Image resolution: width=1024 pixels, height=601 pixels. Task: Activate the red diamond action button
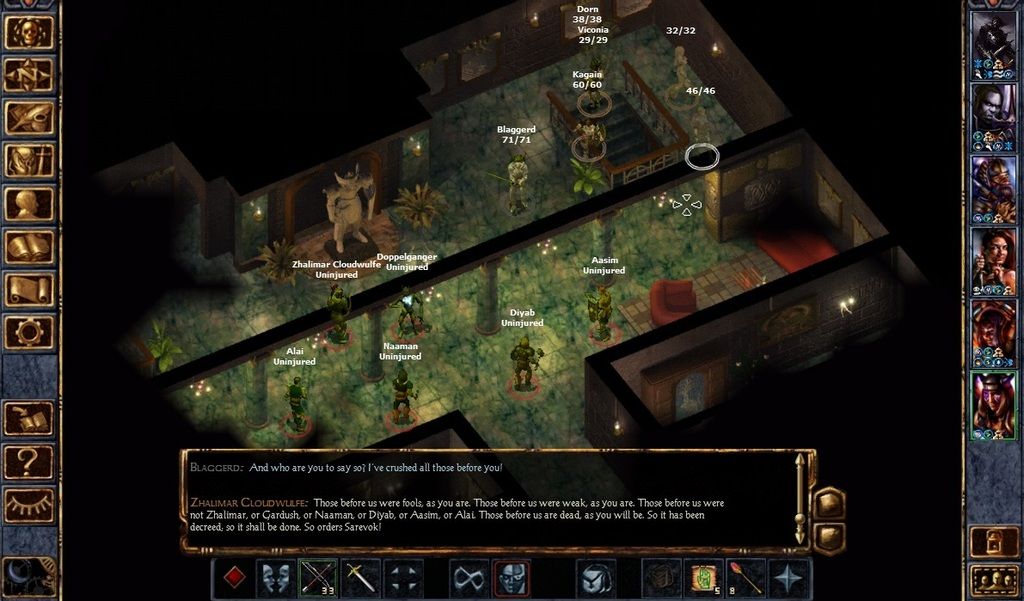pos(233,579)
